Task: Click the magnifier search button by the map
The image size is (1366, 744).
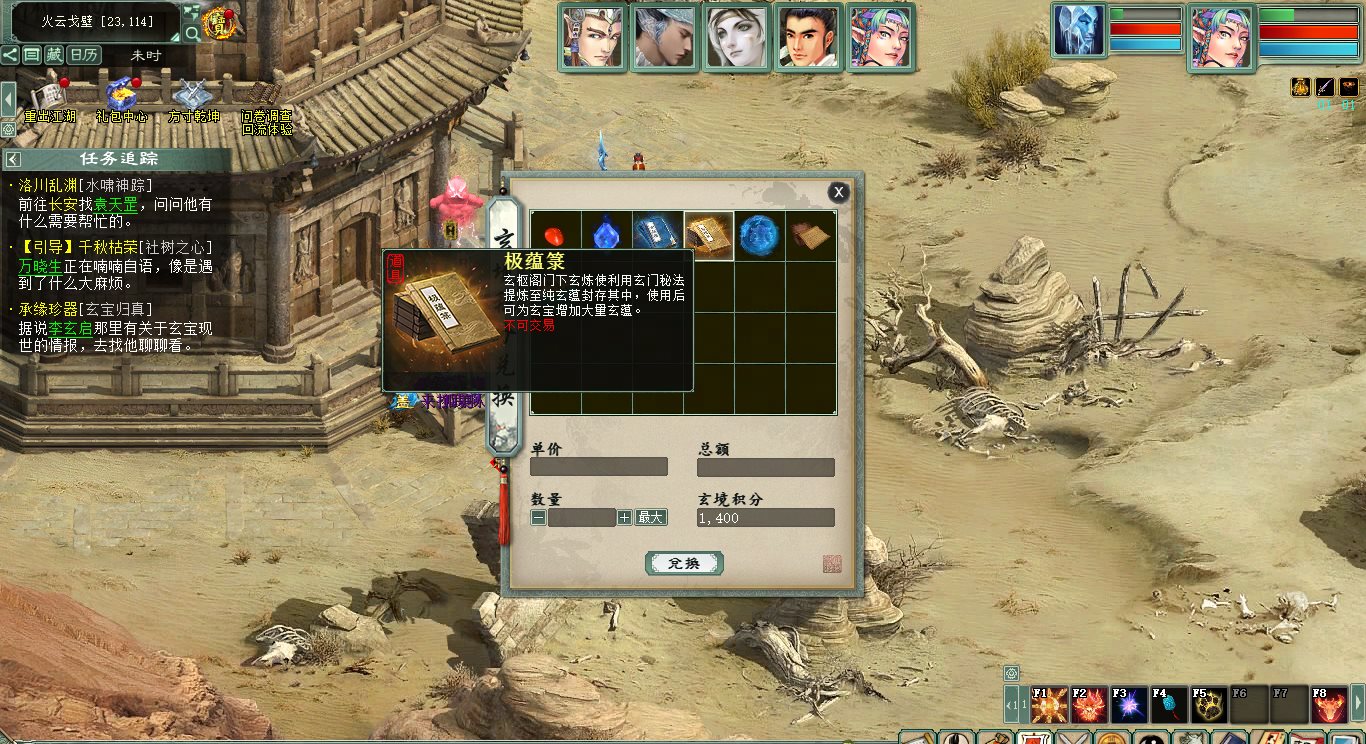Action: tap(192, 33)
